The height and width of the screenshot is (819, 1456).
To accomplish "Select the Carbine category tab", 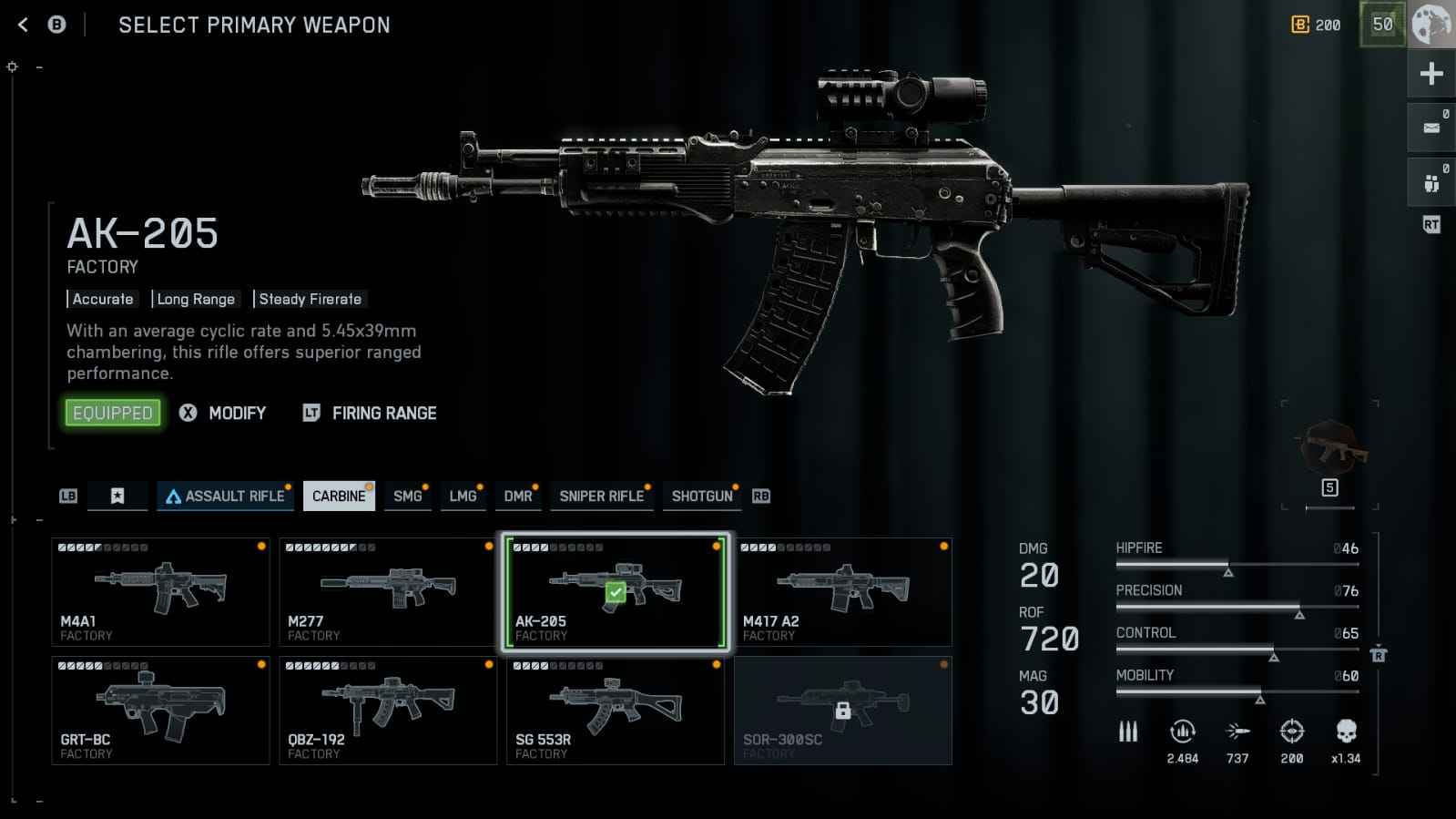I will tap(339, 497).
